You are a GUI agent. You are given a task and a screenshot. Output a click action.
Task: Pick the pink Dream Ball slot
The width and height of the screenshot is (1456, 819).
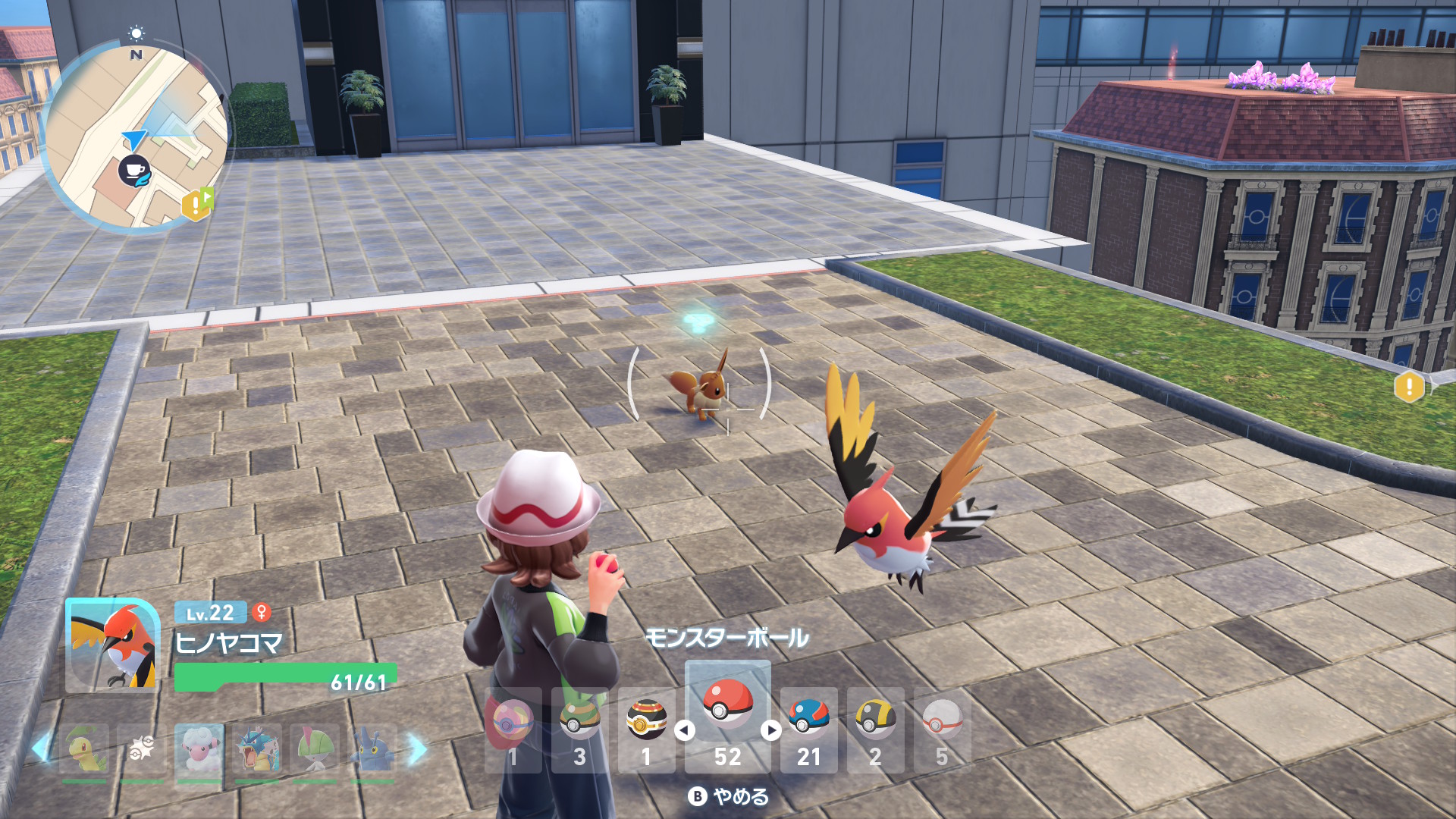513,730
